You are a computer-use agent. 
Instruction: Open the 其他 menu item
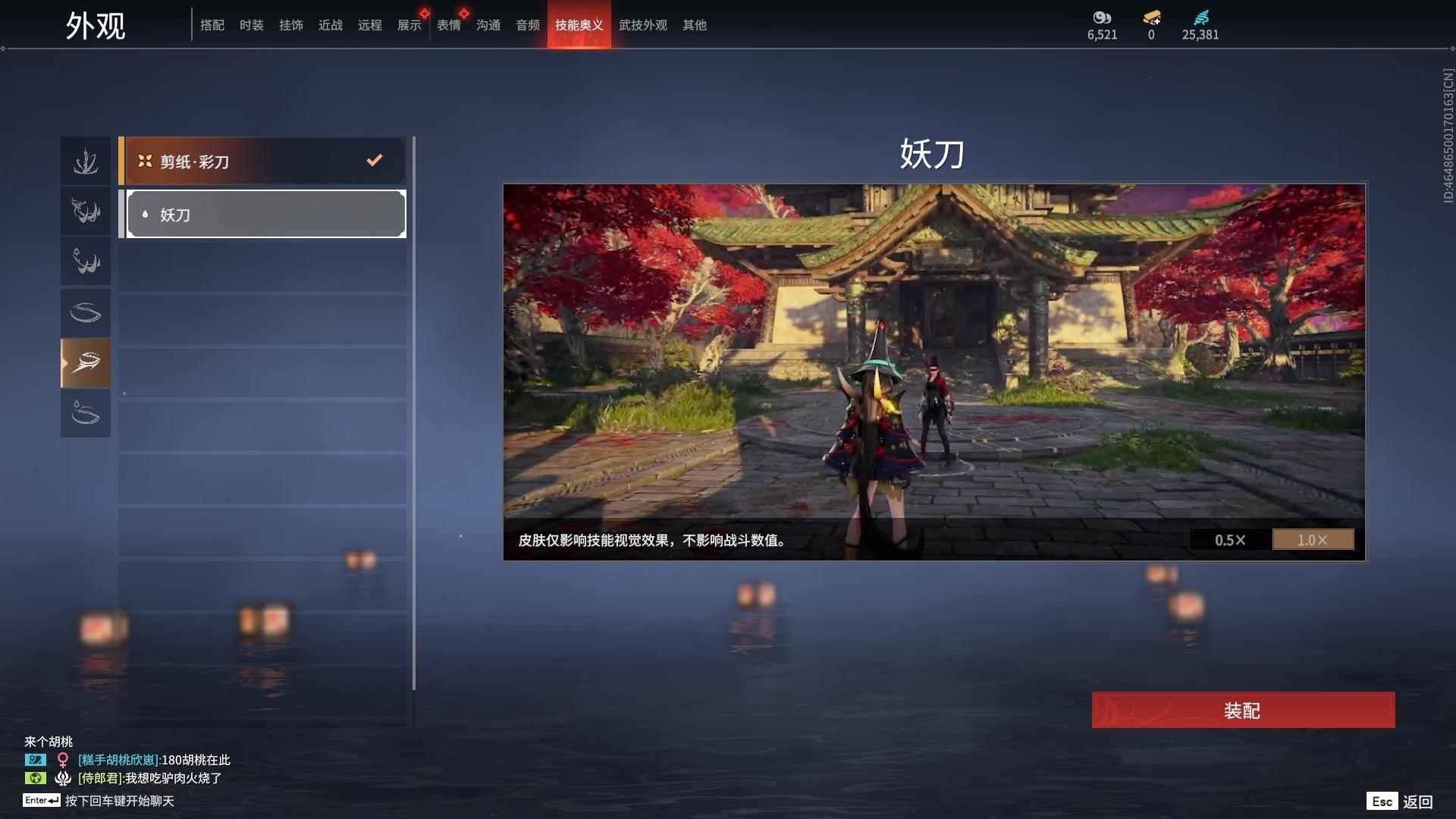pos(695,25)
